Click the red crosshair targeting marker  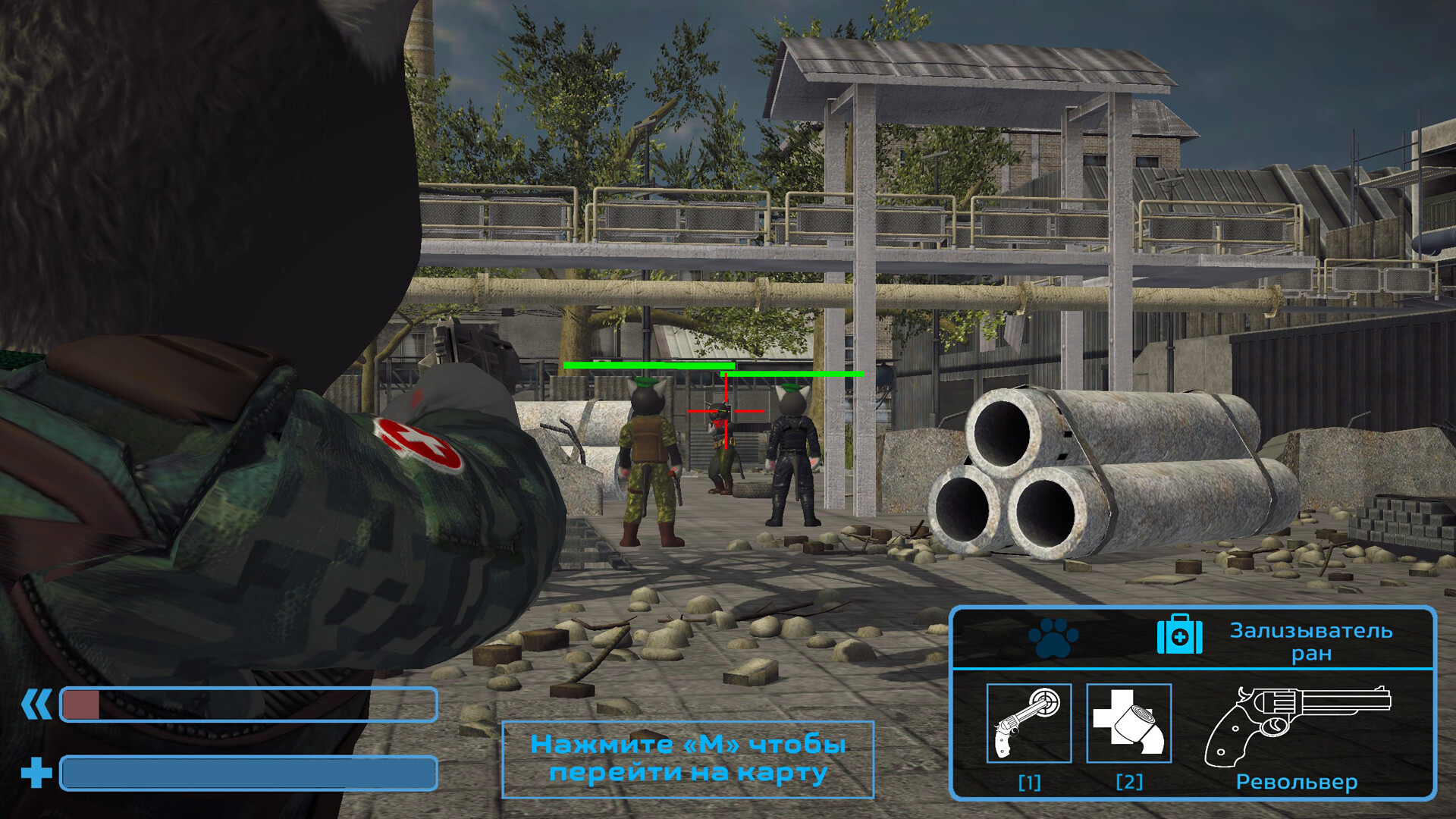[x=726, y=409]
